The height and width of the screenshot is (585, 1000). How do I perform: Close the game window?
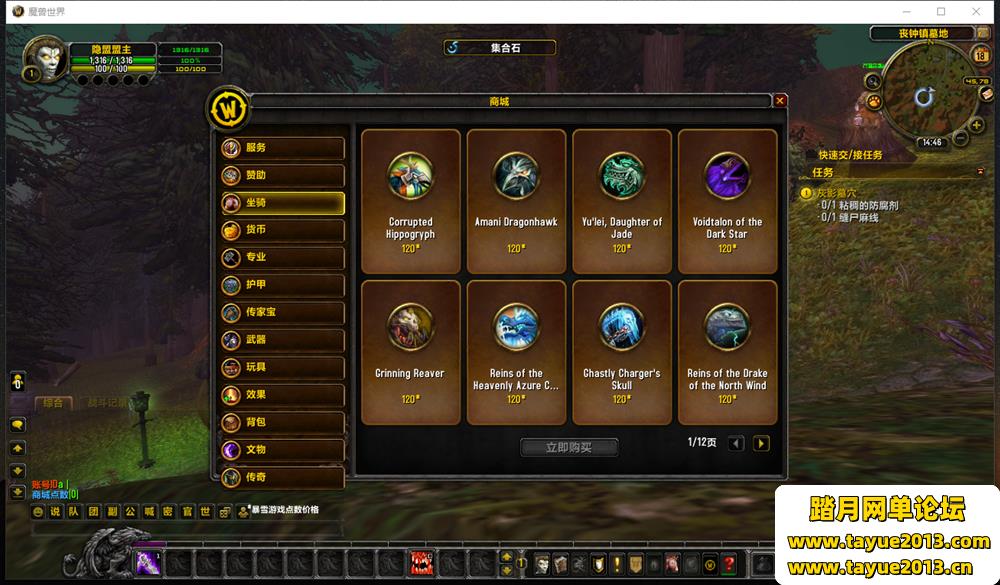tap(976, 11)
